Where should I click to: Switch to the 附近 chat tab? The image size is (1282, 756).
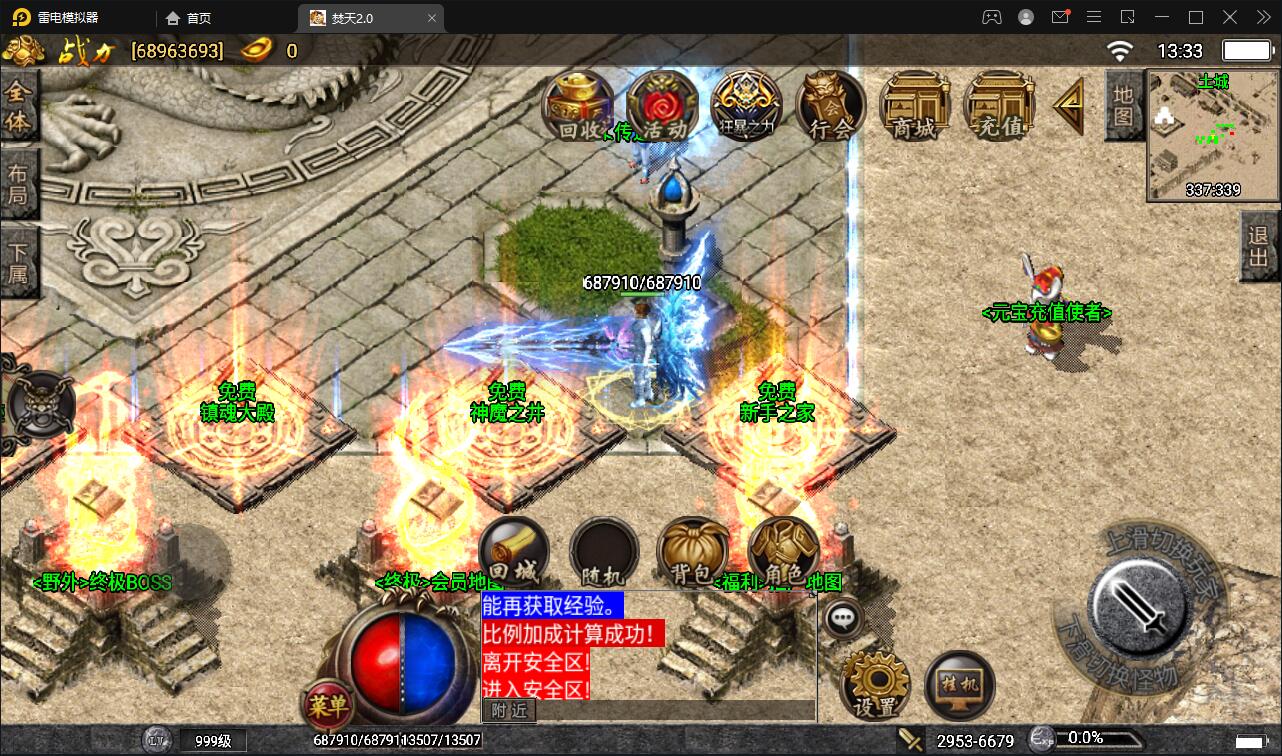[509, 710]
